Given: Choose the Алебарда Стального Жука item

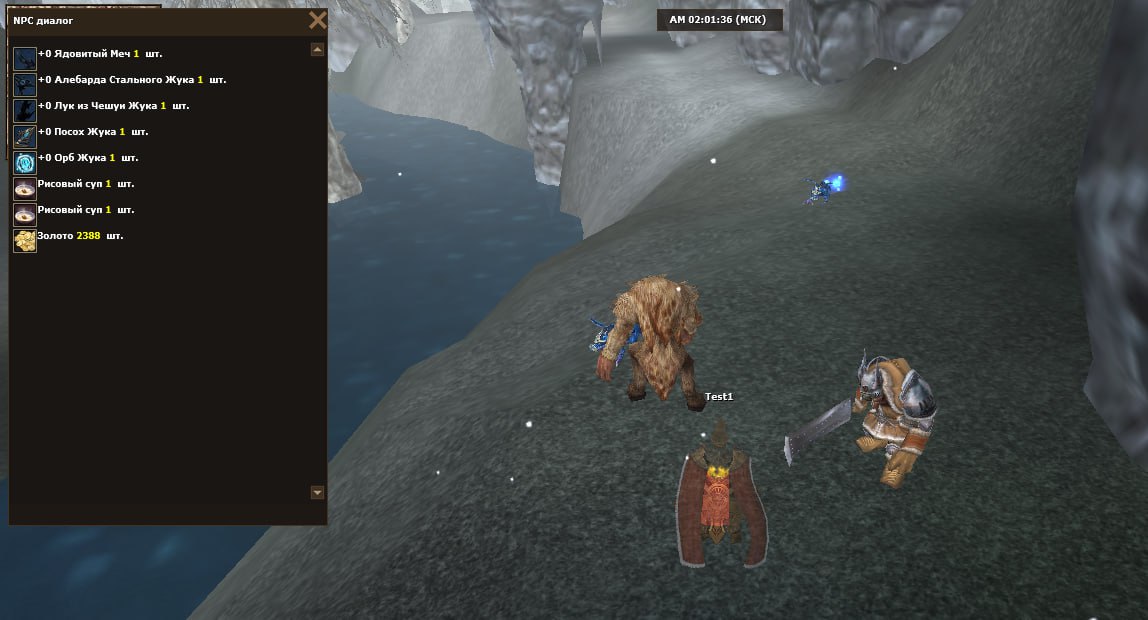Looking at the screenshot, I should click(x=120, y=80).
